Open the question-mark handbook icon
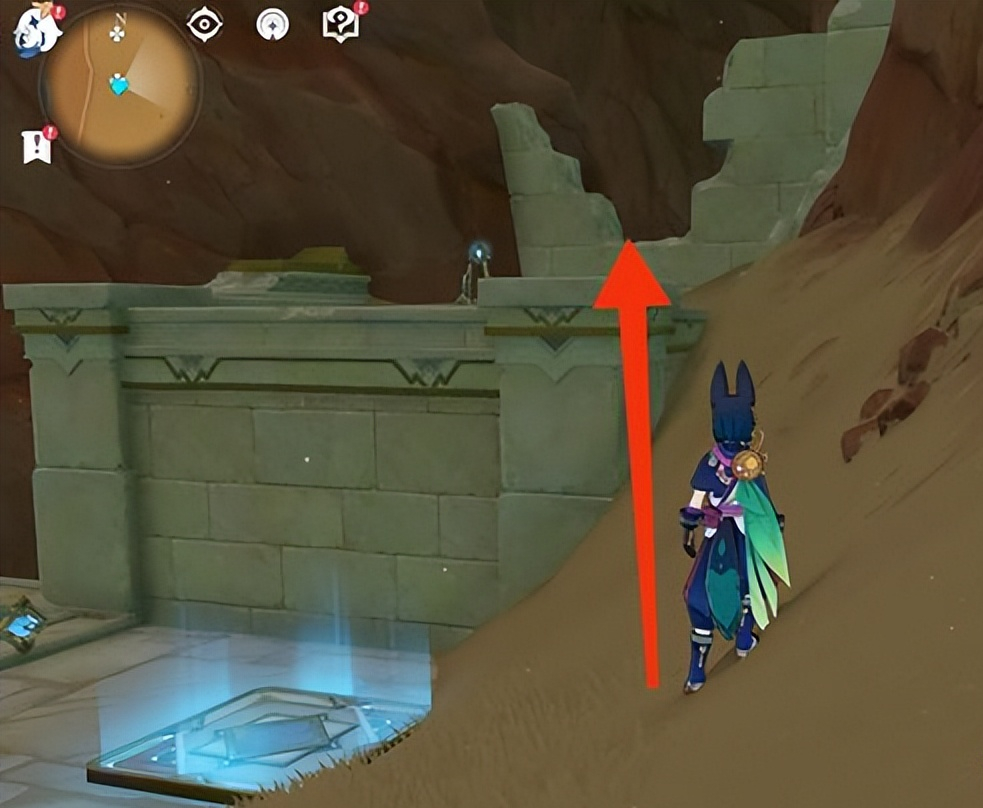Image resolution: width=983 pixels, height=808 pixels. point(341,26)
